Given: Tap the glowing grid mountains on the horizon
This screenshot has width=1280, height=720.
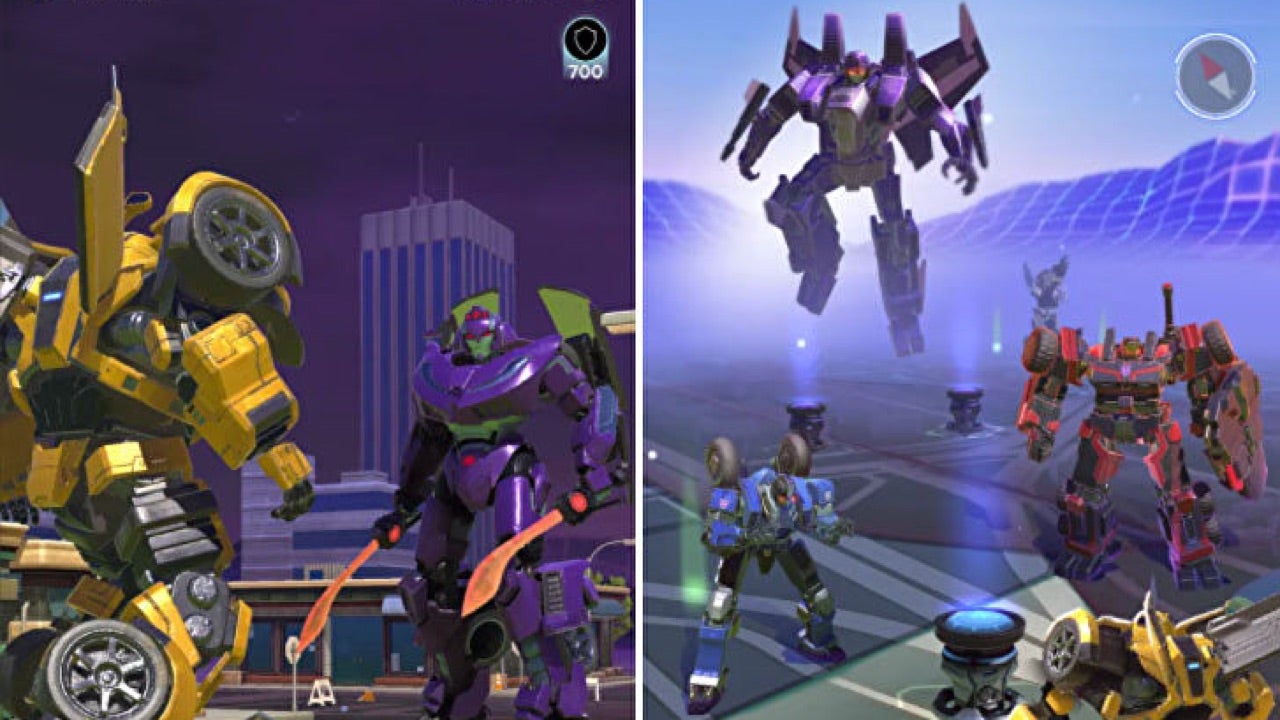Looking at the screenshot, I should (1150, 190).
